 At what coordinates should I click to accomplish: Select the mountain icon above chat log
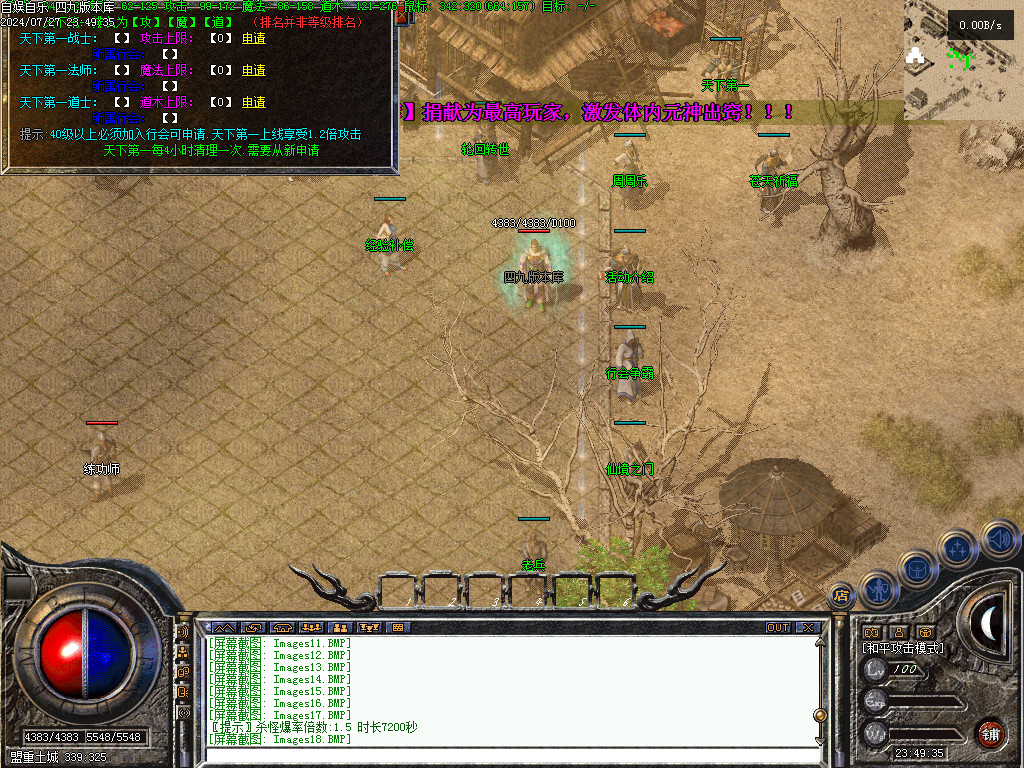224,628
